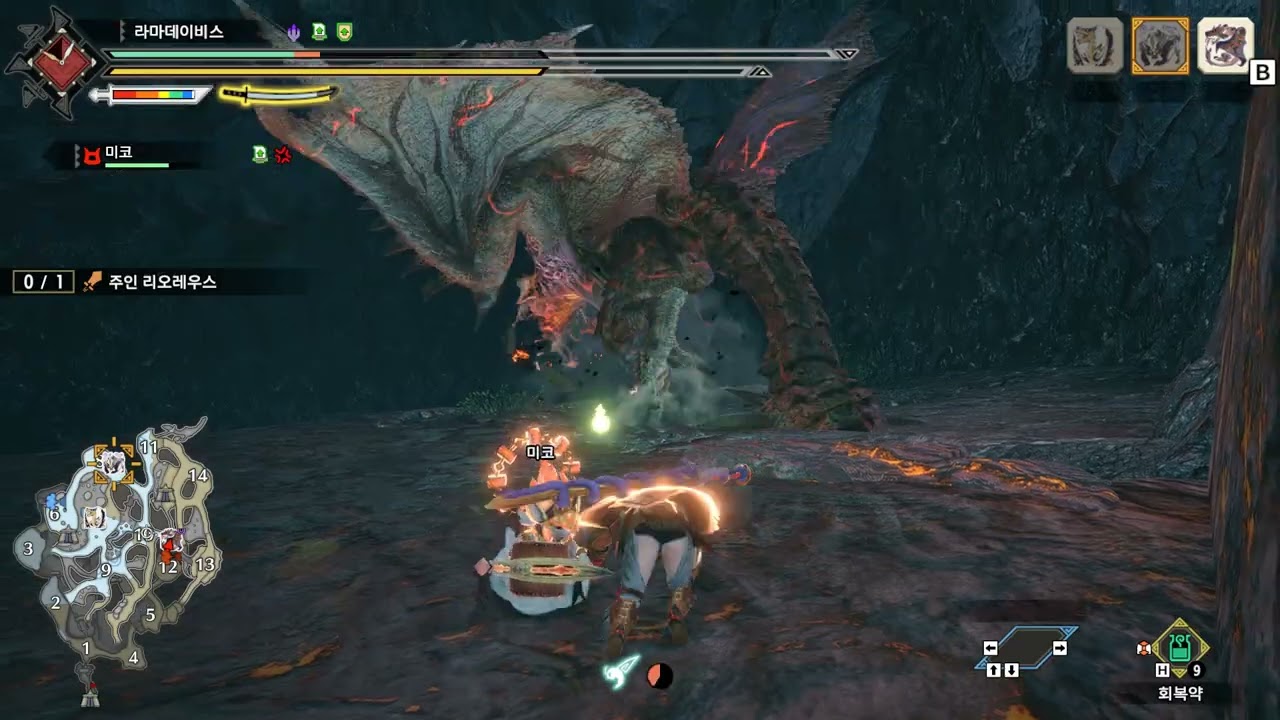The height and width of the screenshot is (720, 1280).
Task: Select the 회복약 potion item slot
Action: 1180,648
